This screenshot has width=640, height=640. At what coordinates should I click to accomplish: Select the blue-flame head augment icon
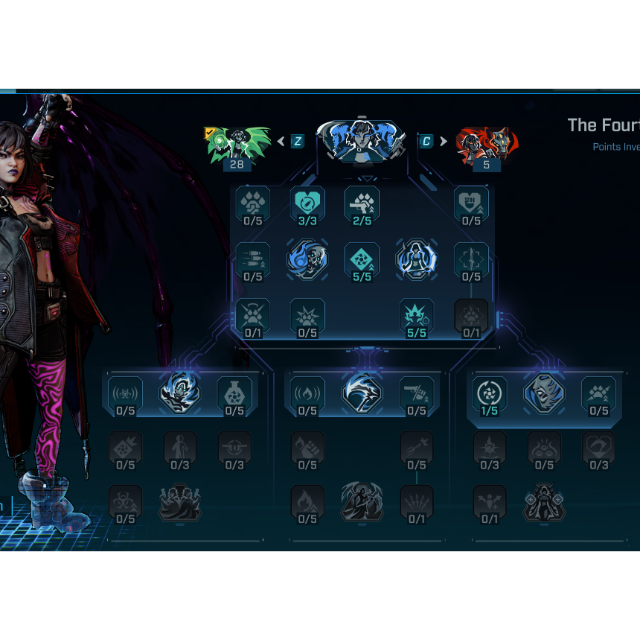pyautogui.click(x=180, y=393)
